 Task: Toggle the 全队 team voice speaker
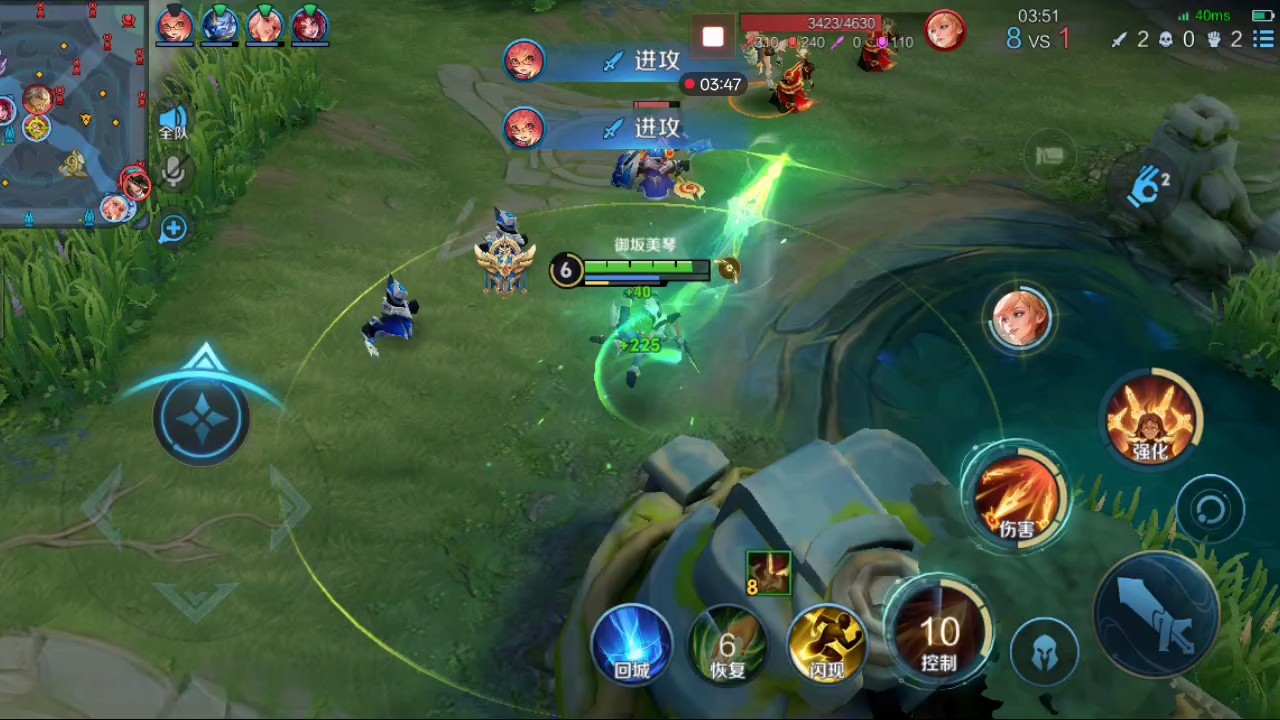pyautogui.click(x=173, y=122)
